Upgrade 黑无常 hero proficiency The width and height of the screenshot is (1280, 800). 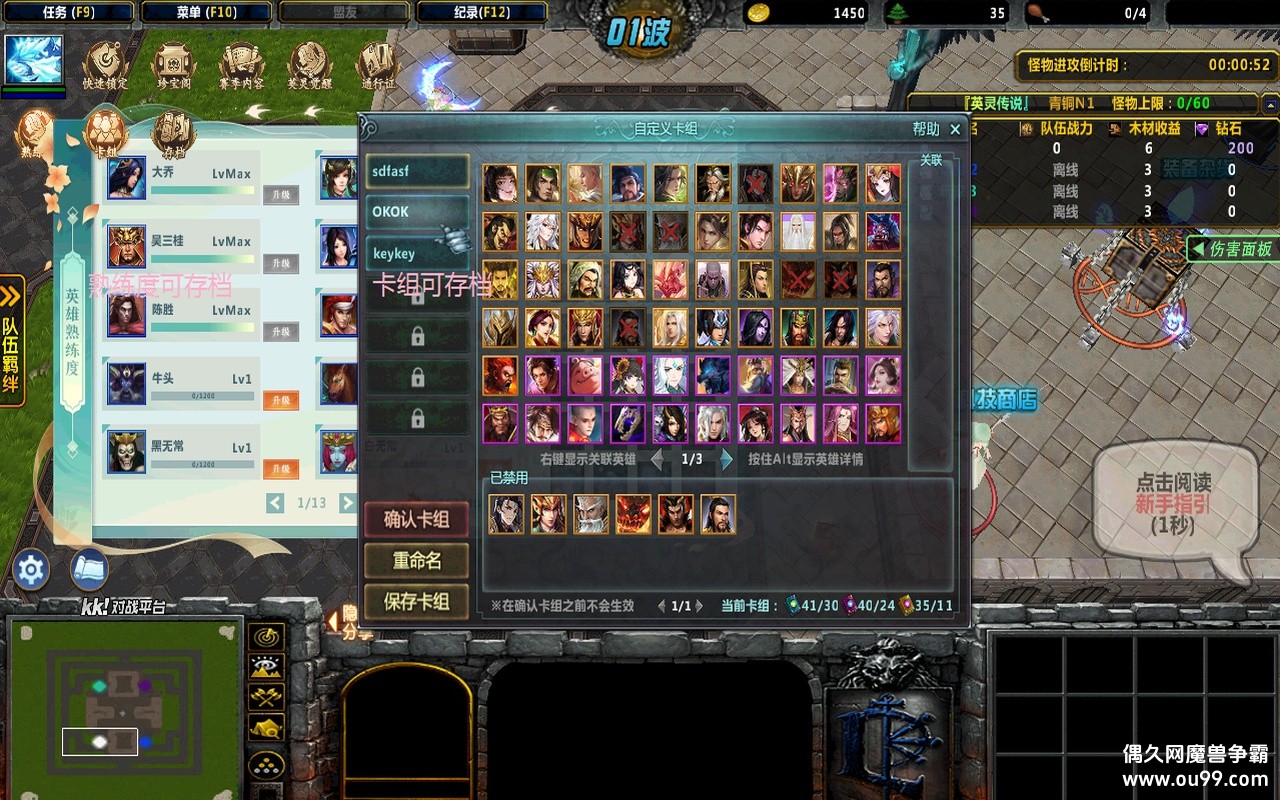tap(281, 469)
